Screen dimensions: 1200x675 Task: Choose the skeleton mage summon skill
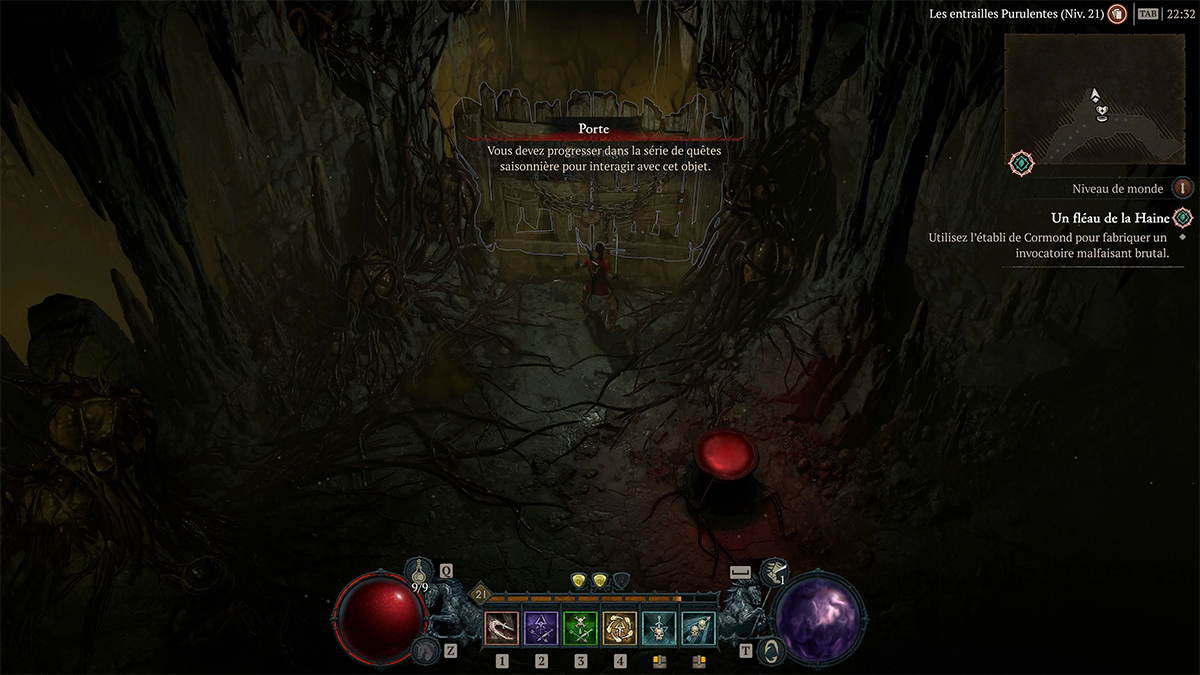pyautogui.click(x=698, y=628)
